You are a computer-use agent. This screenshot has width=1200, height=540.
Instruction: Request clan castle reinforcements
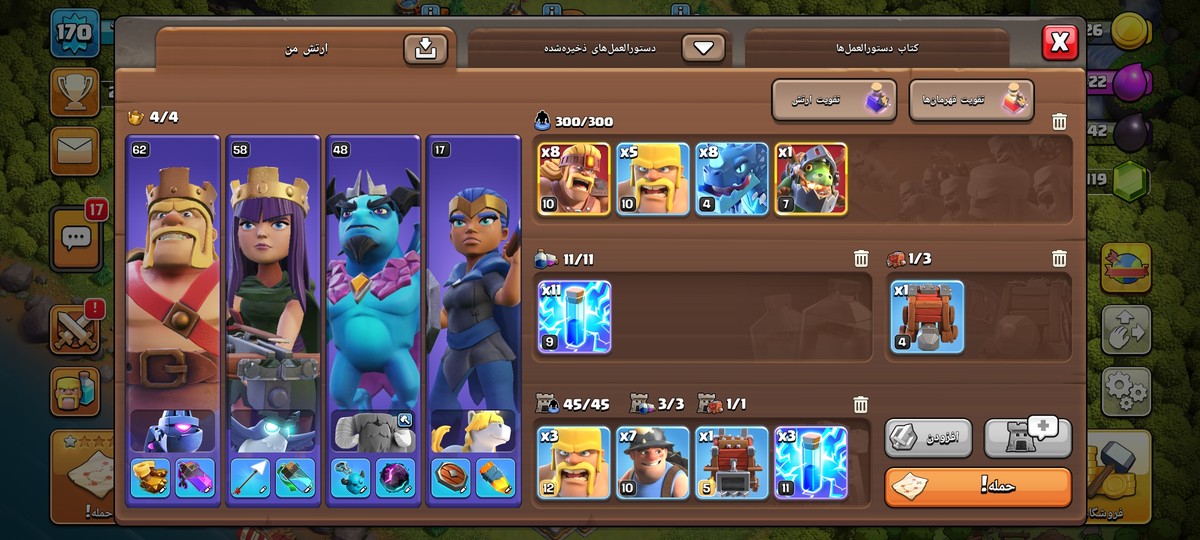click(1027, 437)
